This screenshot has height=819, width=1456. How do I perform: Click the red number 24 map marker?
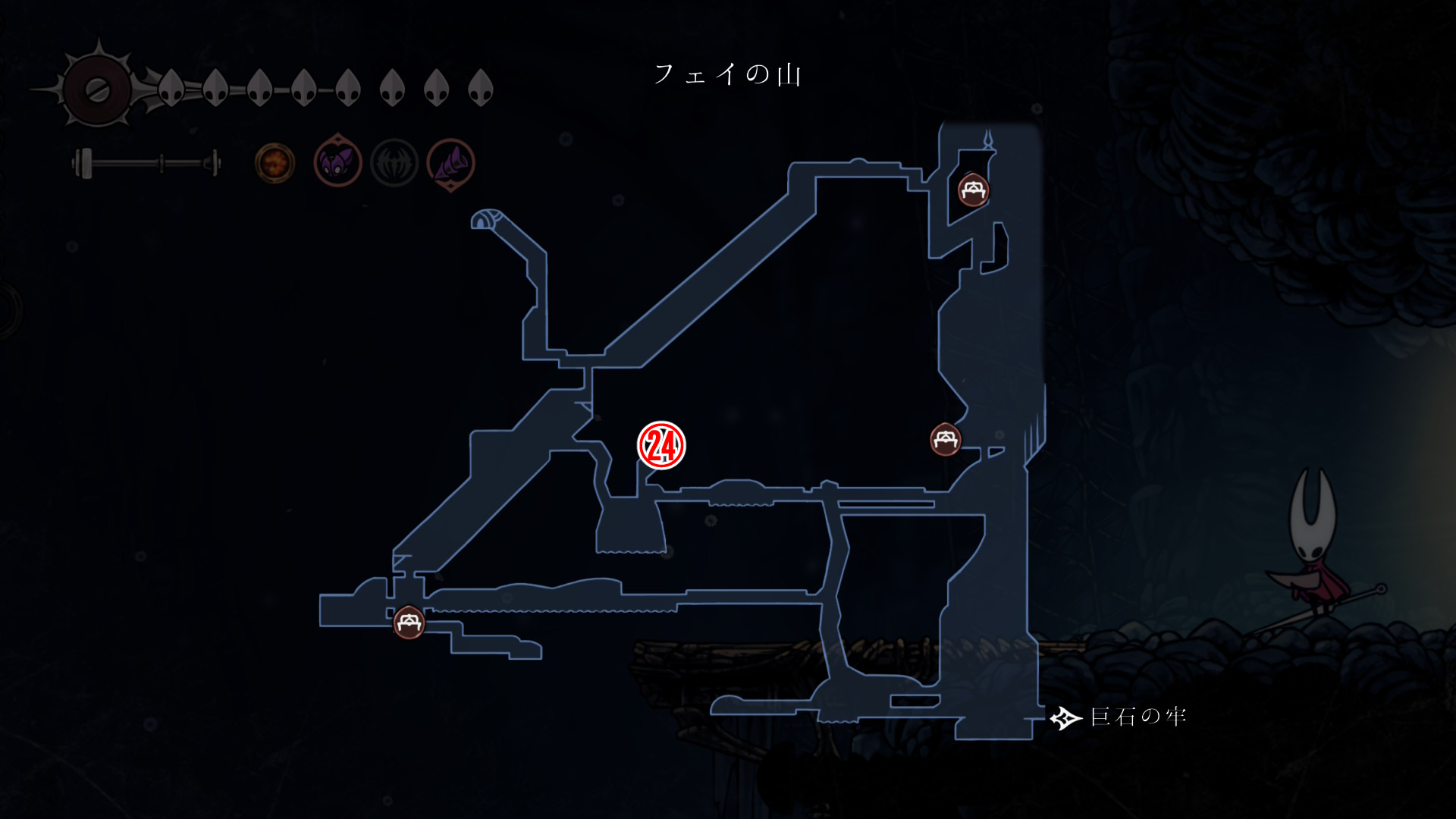tap(661, 446)
